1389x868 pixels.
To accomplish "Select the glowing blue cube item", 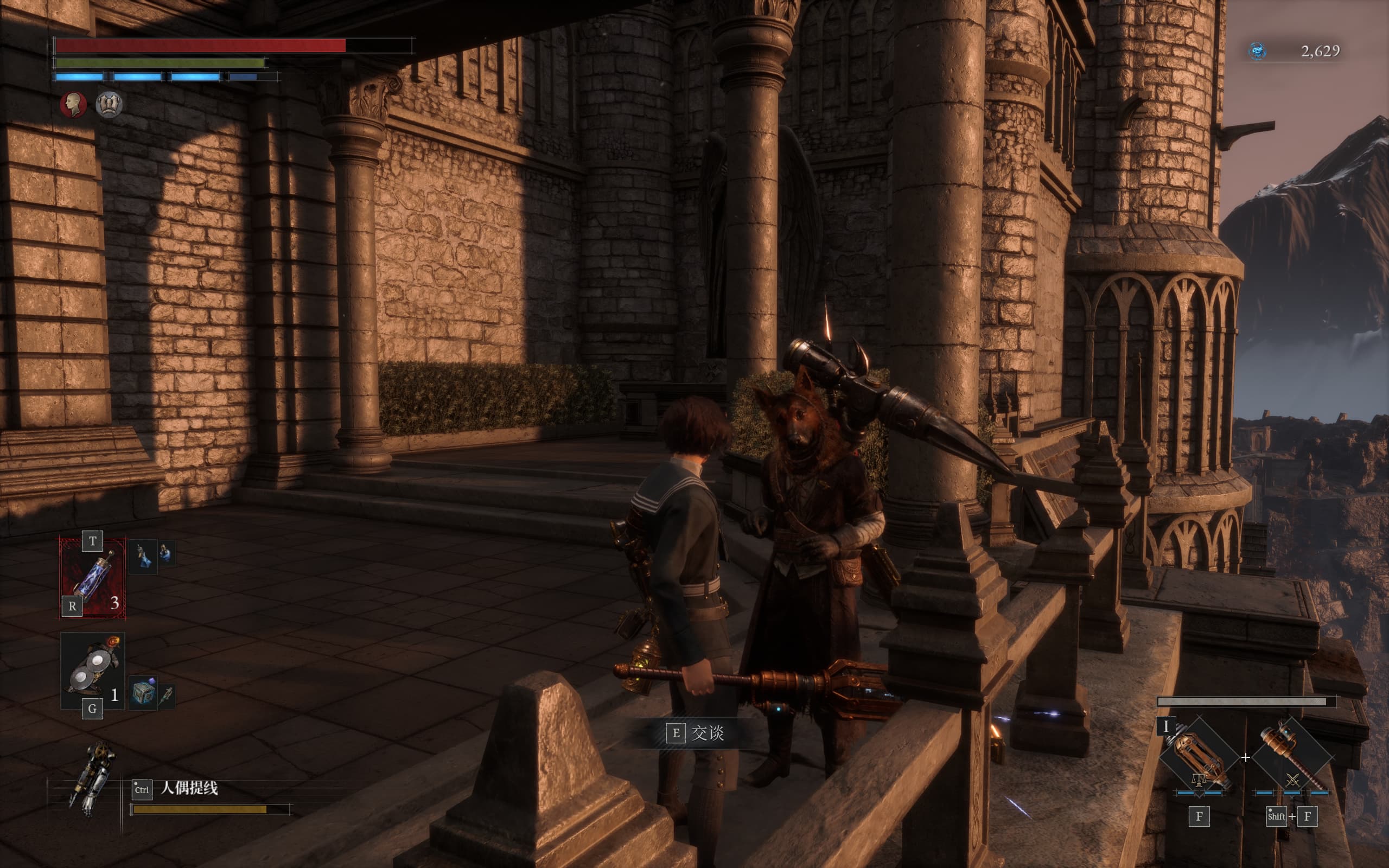I will (143, 693).
